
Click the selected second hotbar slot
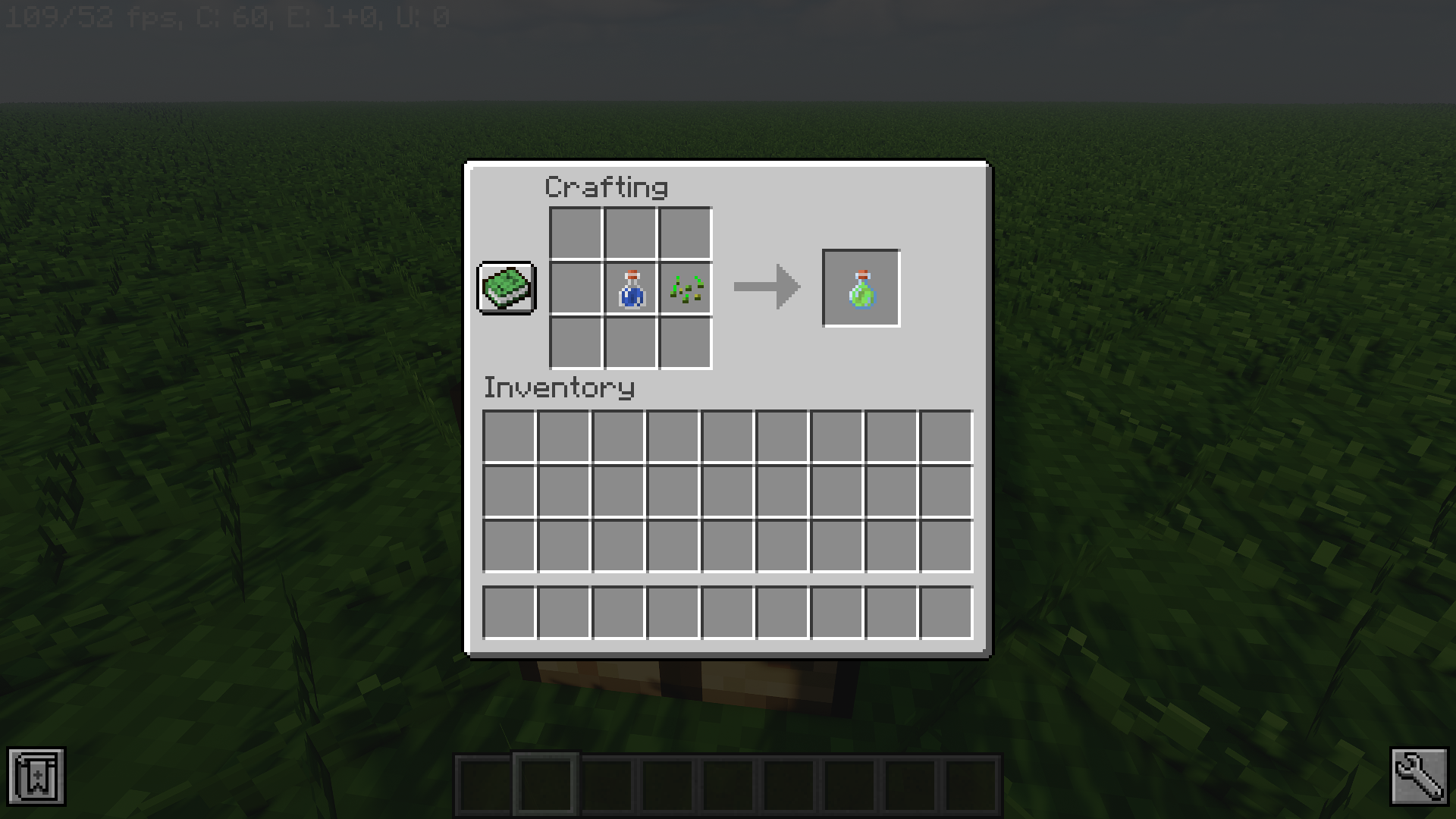point(548,784)
